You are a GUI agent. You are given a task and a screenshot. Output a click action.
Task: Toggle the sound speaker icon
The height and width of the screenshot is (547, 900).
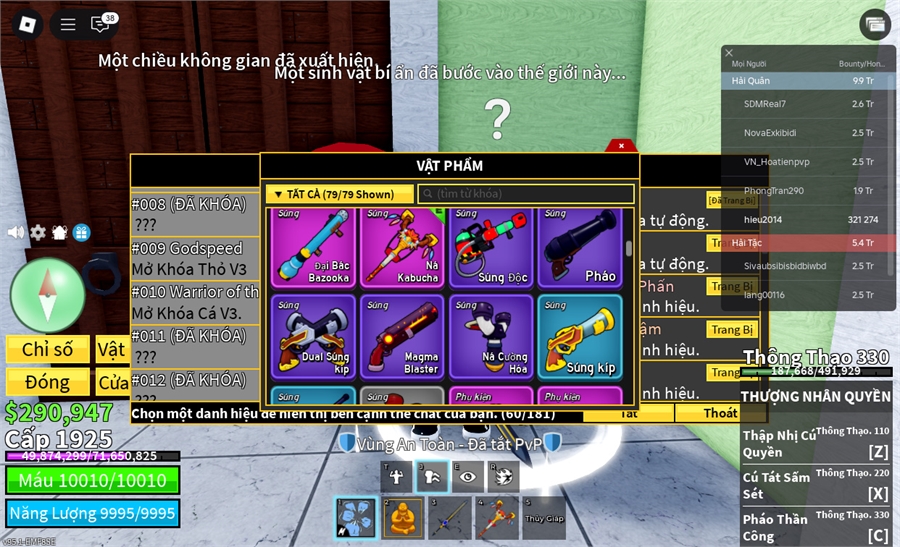(15, 232)
